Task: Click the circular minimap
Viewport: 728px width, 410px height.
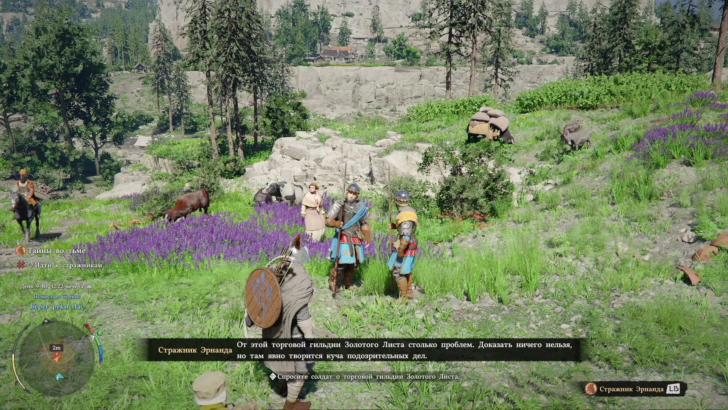Action: click(x=54, y=357)
